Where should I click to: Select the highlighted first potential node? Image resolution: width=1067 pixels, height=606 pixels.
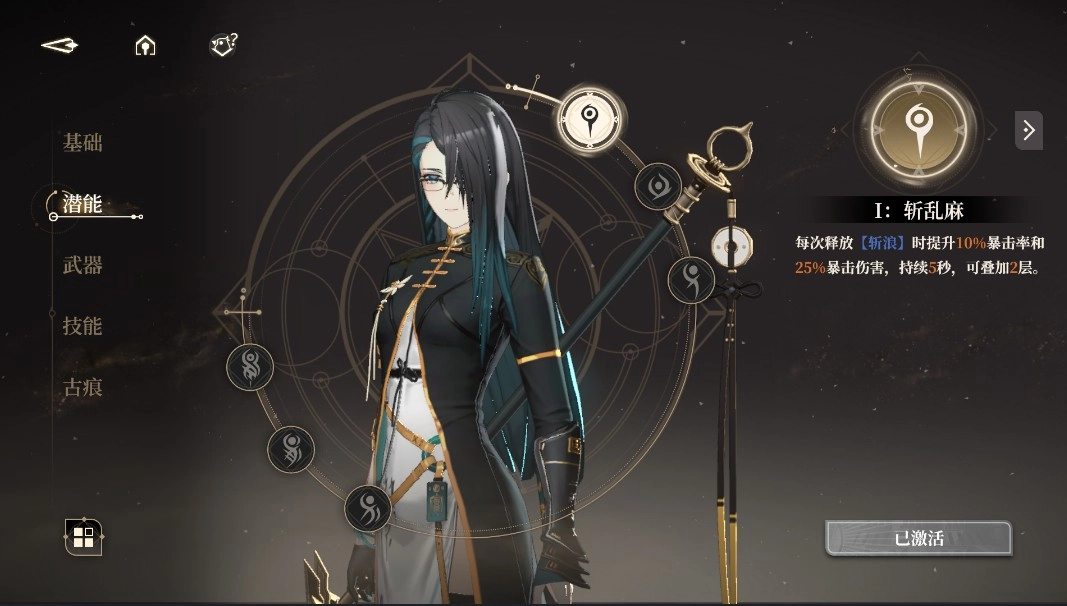tap(591, 117)
